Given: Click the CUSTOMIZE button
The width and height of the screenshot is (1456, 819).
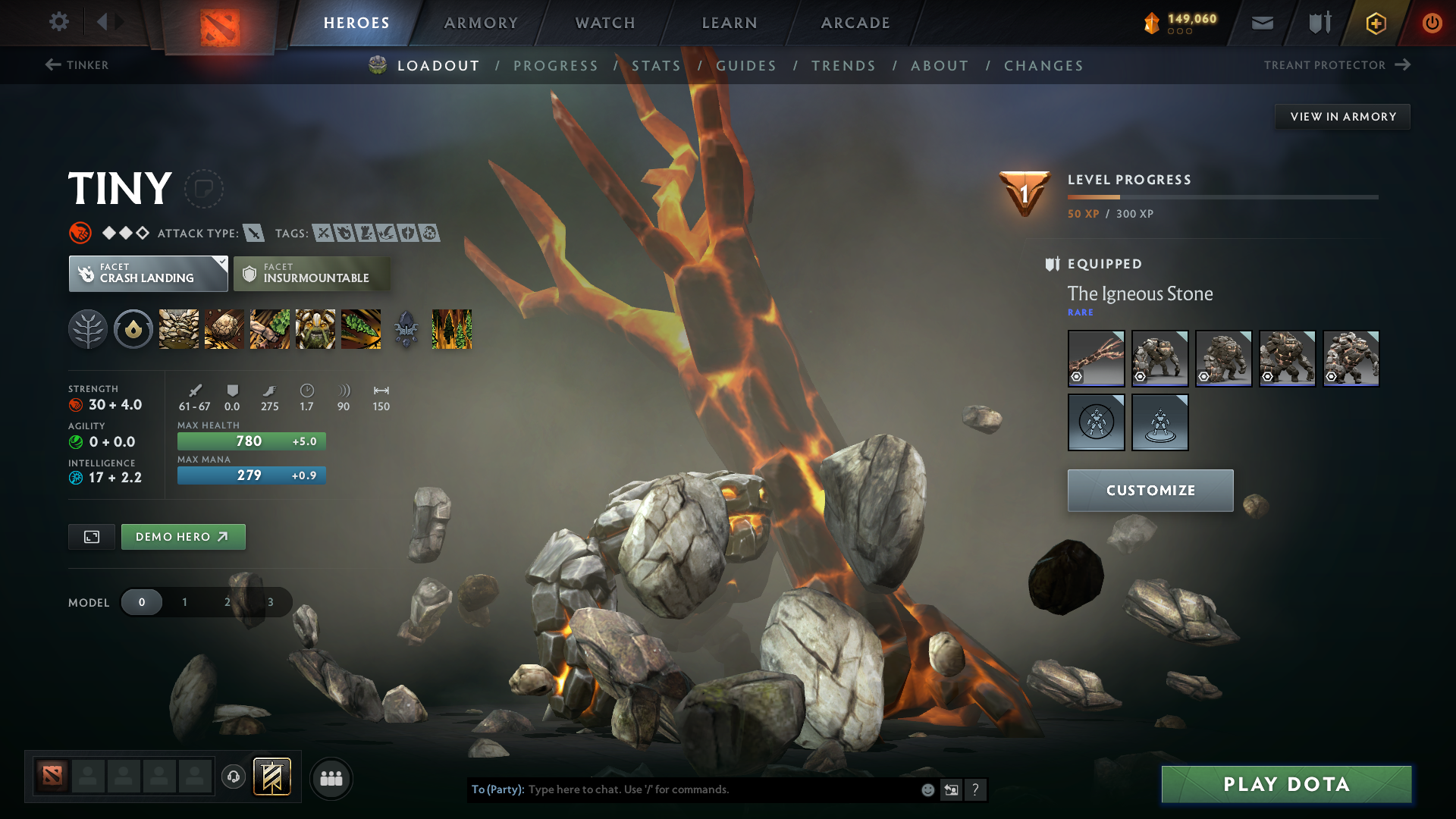Looking at the screenshot, I should pos(1150,490).
